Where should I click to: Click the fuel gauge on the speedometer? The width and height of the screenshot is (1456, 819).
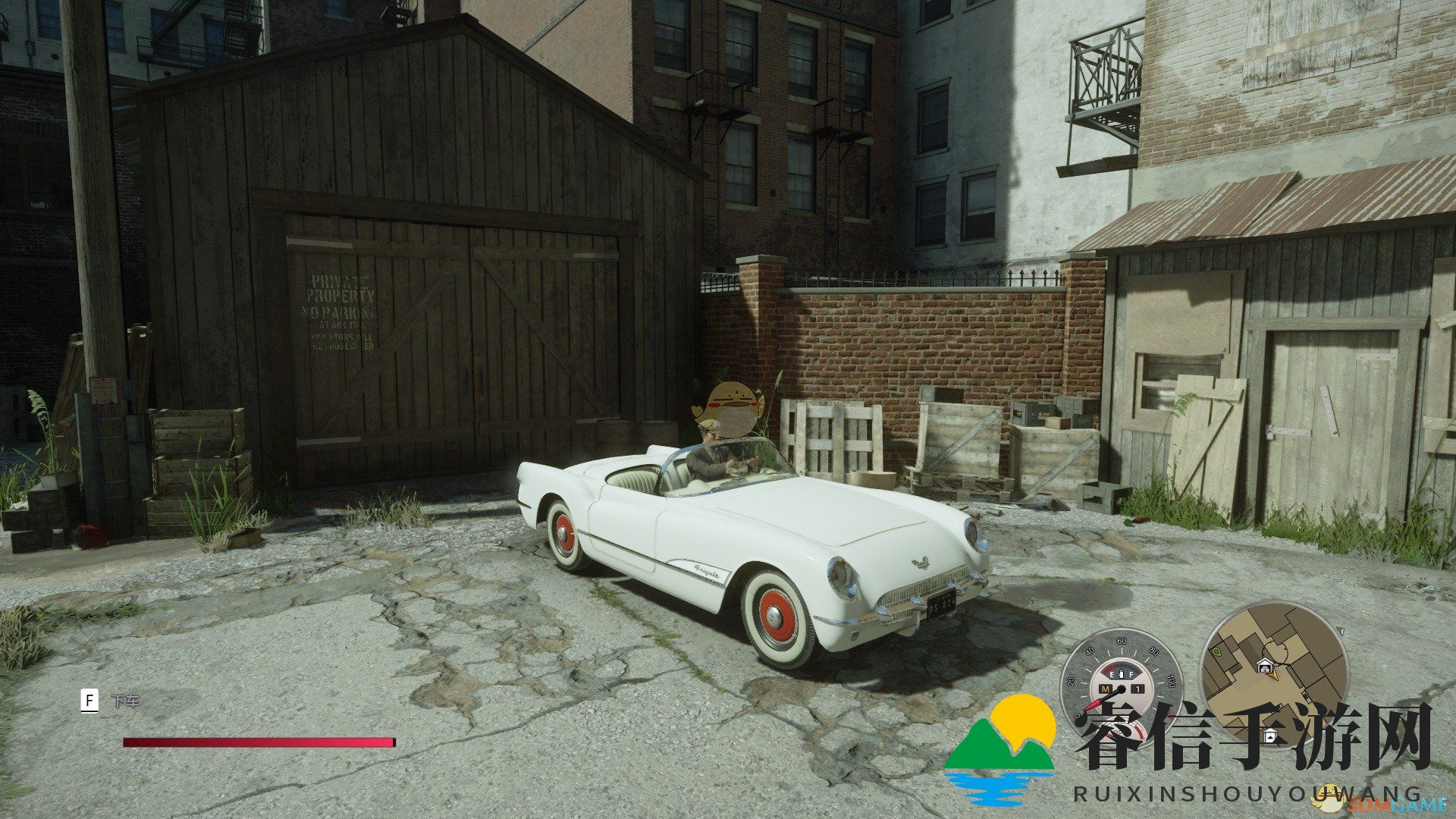coord(1121,674)
